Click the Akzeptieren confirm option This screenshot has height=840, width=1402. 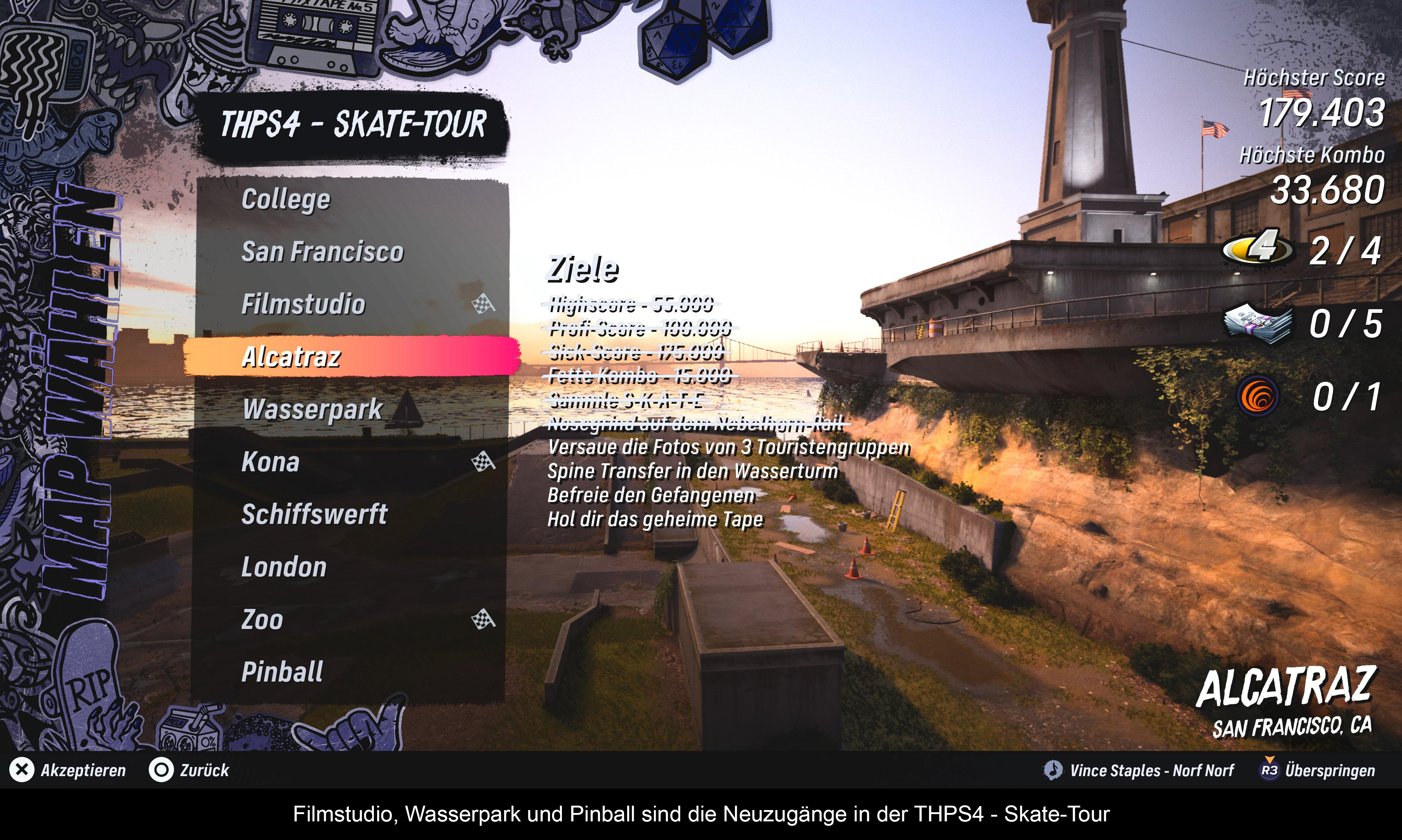pyautogui.click(x=68, y=770)
